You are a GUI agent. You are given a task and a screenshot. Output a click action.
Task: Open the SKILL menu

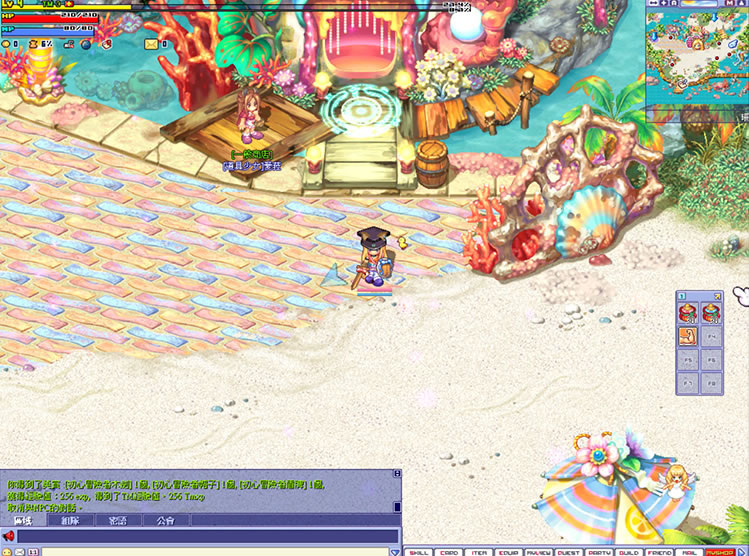(421, 551)
